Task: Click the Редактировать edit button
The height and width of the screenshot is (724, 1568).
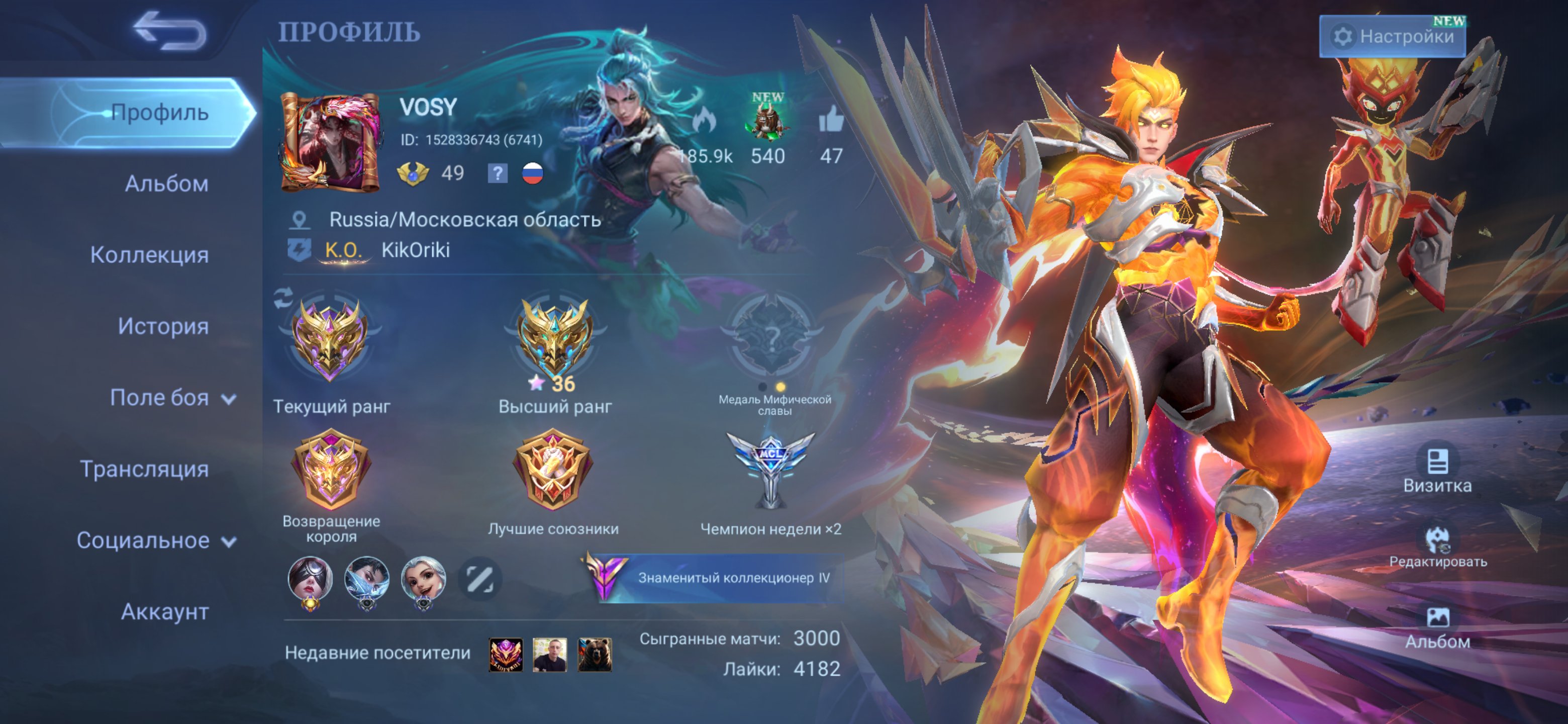Action: coord(1437,547)
